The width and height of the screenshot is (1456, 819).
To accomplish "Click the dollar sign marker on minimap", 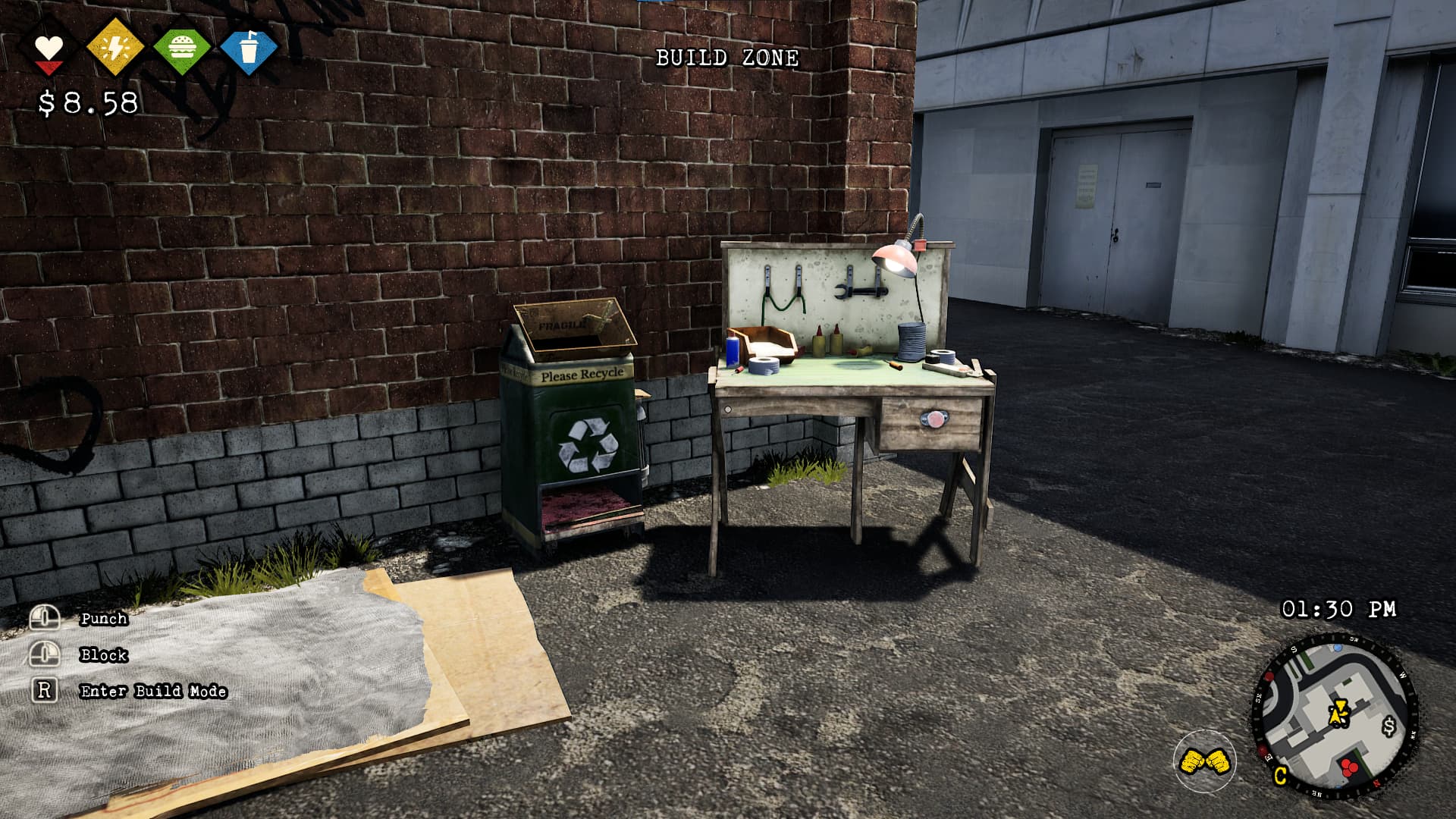I will pos(1389,726).
